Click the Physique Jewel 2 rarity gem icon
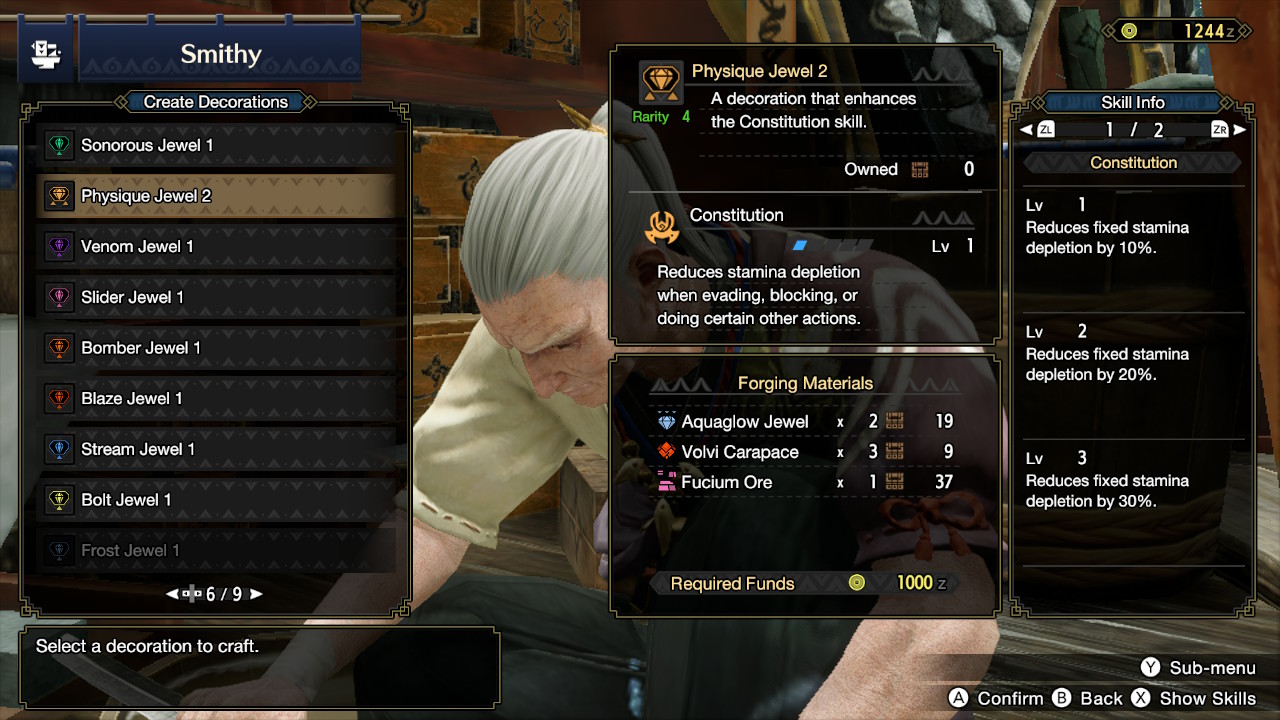1280x720 pixels. 659,82
